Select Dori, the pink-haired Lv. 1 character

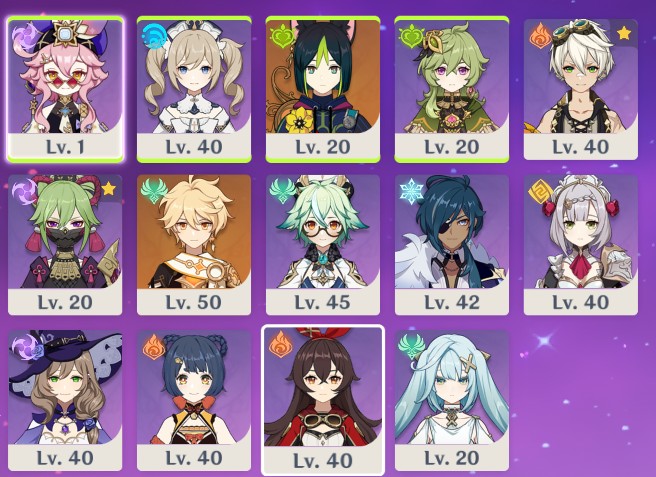tap(65, 85)
